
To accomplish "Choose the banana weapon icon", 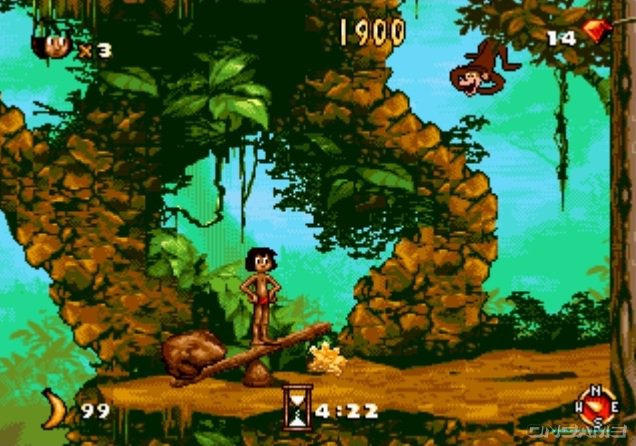I will pyautogui.click(x=56, y=408).
